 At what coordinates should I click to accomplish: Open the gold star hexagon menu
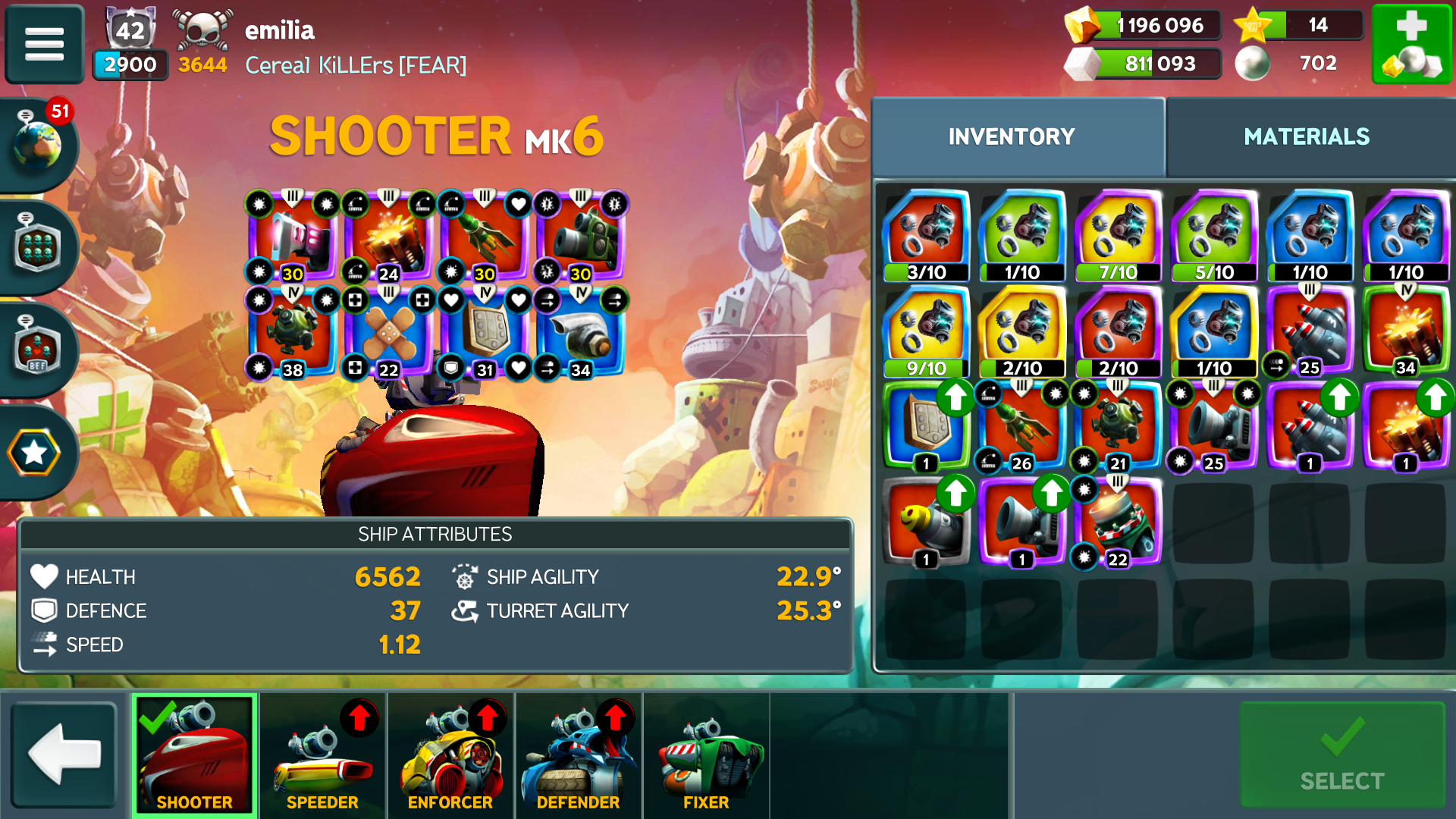tap(34, 453)
